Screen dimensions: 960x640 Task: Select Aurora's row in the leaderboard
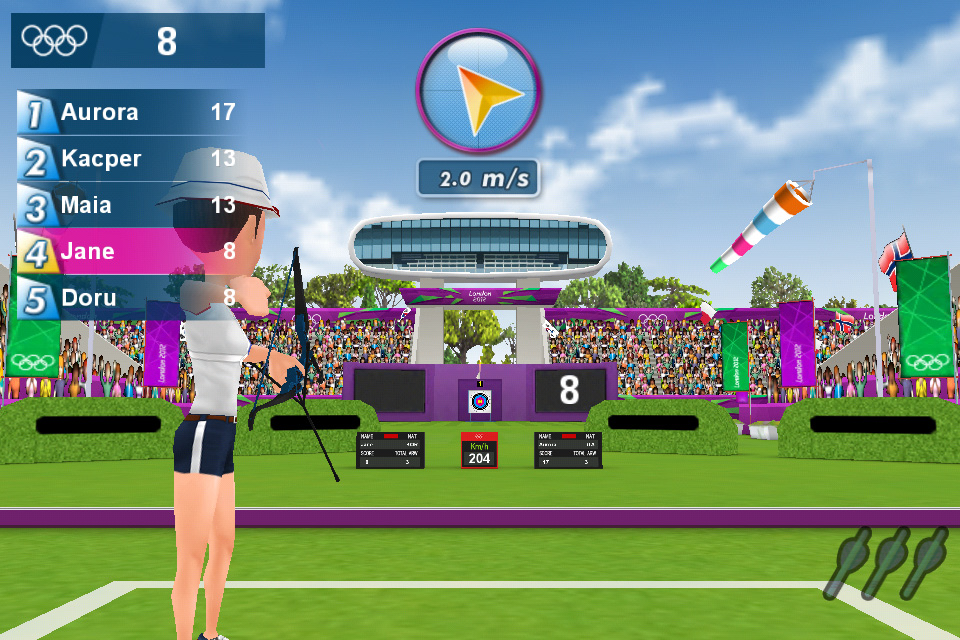click(130, 112)
